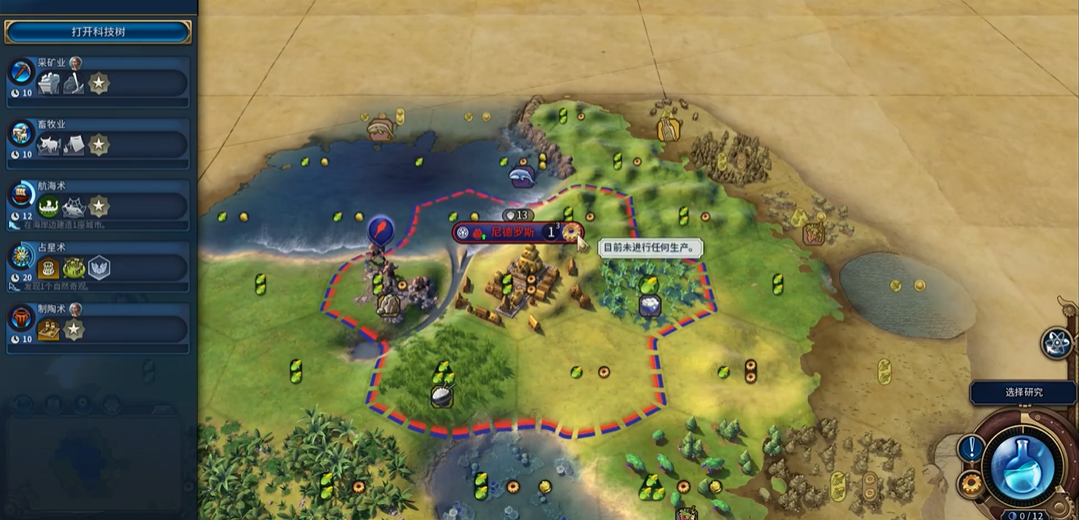The height and width of the screenshot is (520, 1079).
Task: Choose 制陶术 (Pottery) technology
Action: (97, 327)
